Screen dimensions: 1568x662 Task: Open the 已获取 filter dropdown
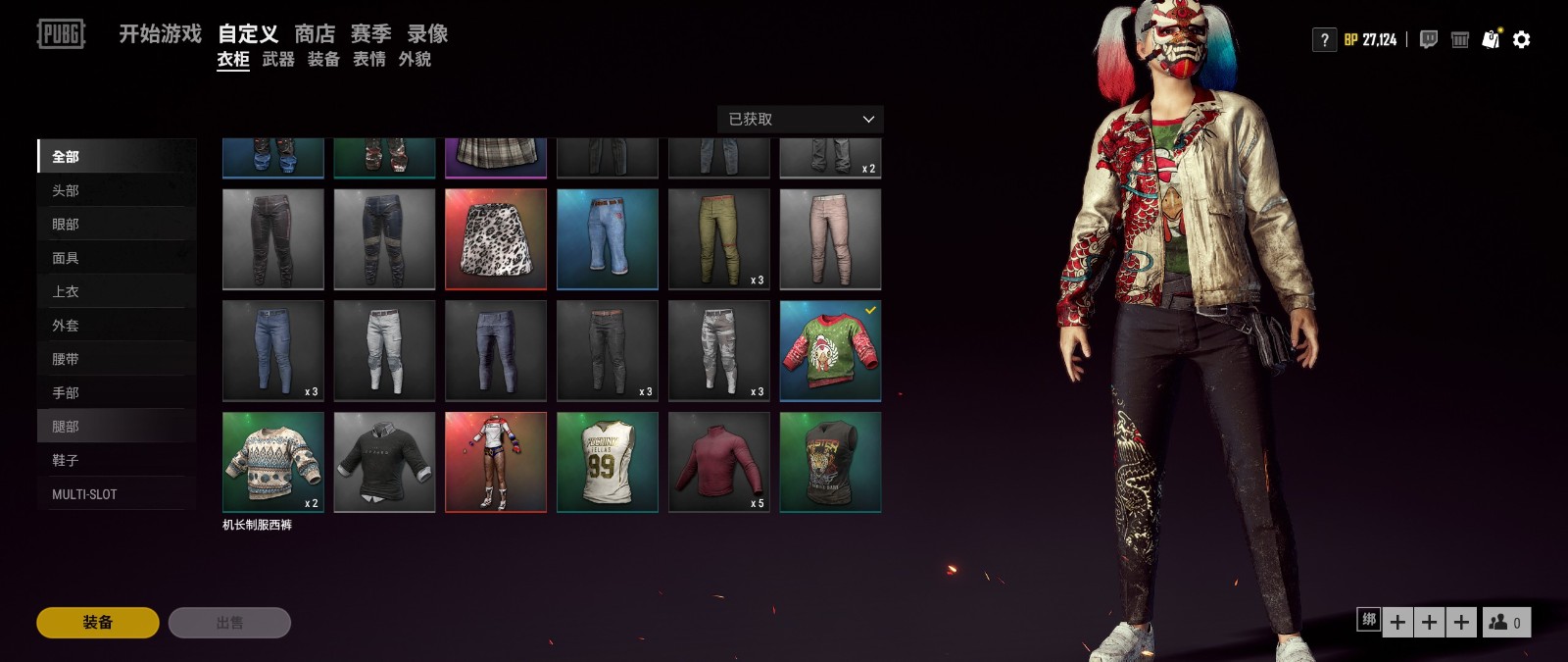[x=800, y=120]
